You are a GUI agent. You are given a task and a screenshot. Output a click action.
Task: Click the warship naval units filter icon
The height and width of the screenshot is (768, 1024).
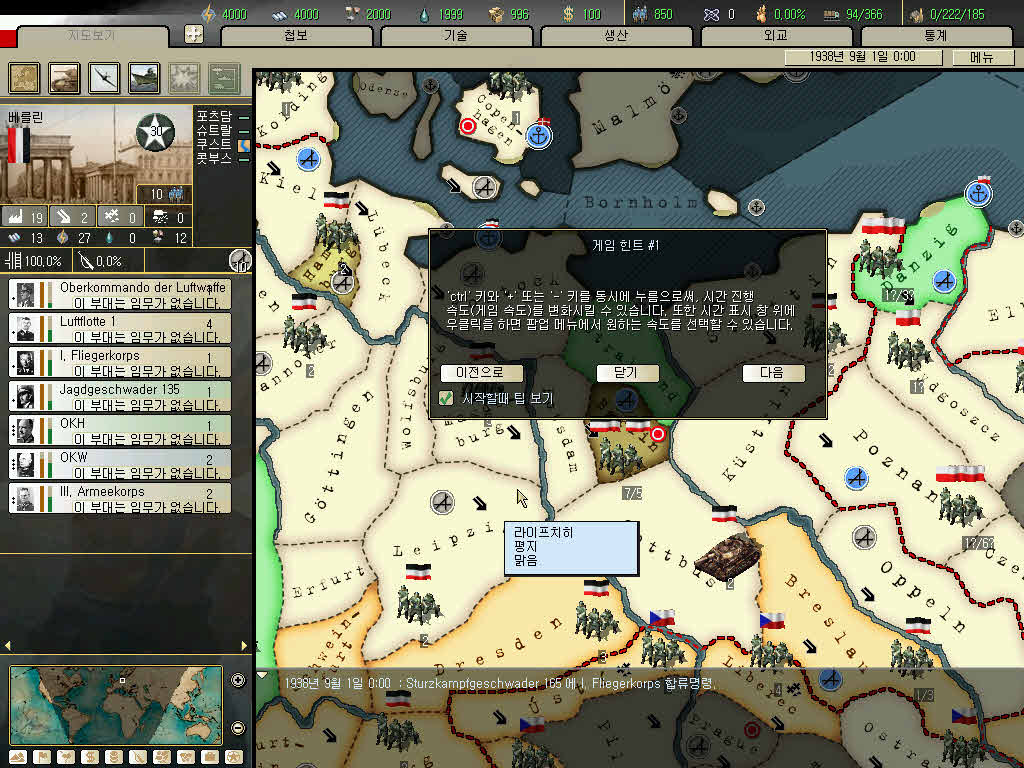(144, 78)
